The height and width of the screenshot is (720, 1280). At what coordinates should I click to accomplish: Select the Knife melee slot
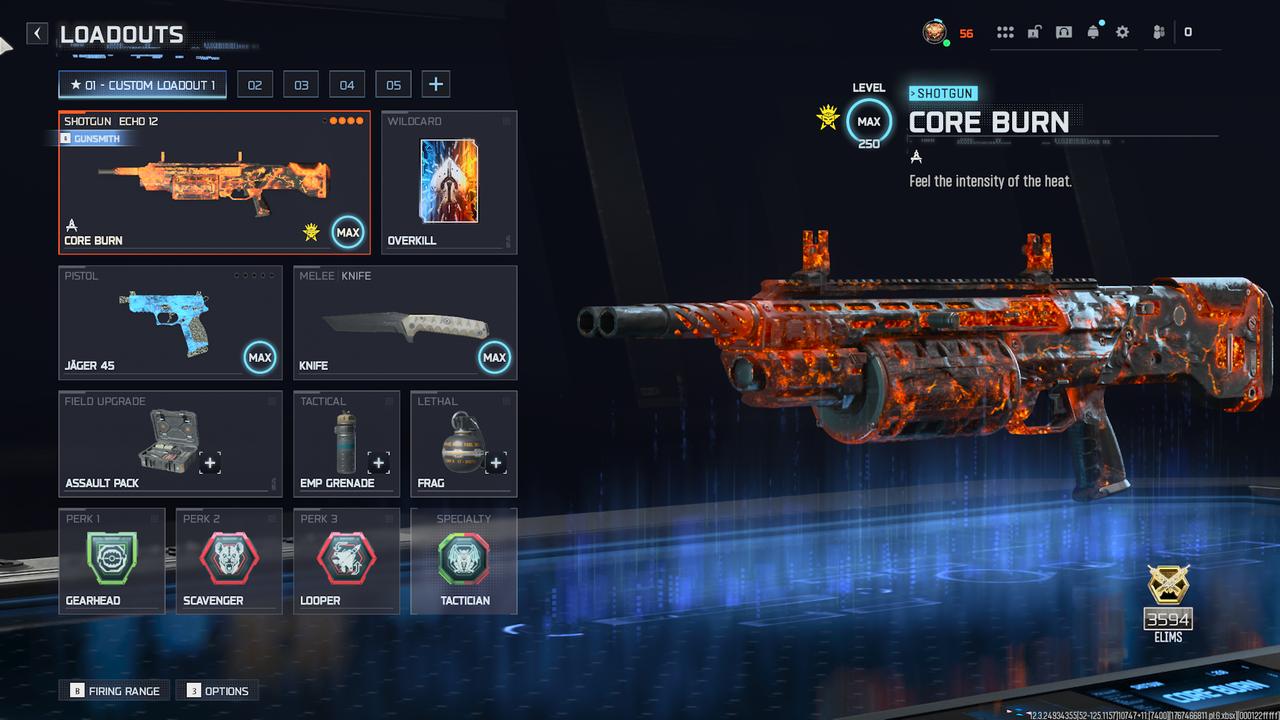pos(405,322)
